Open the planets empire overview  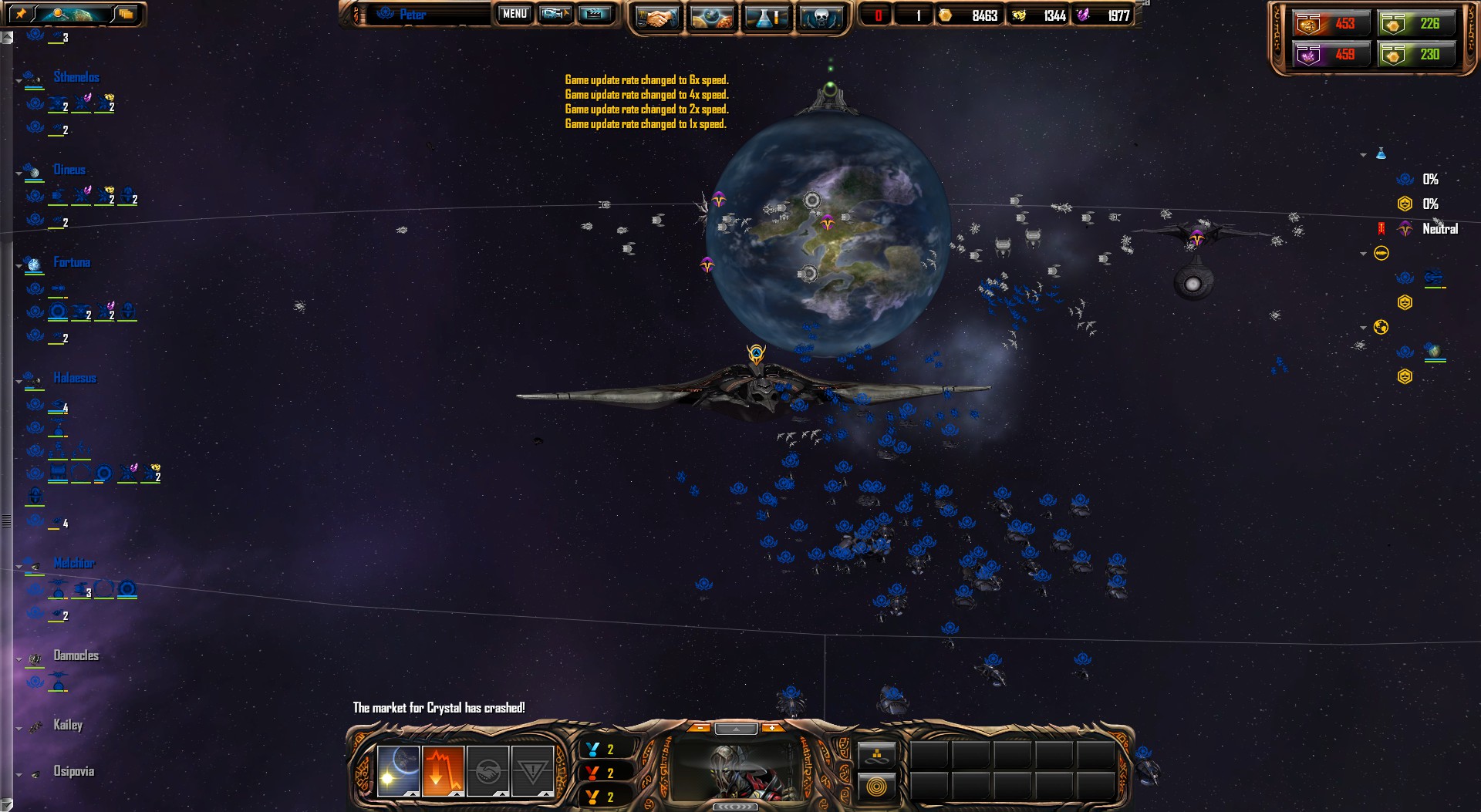(x=711, y=17)
